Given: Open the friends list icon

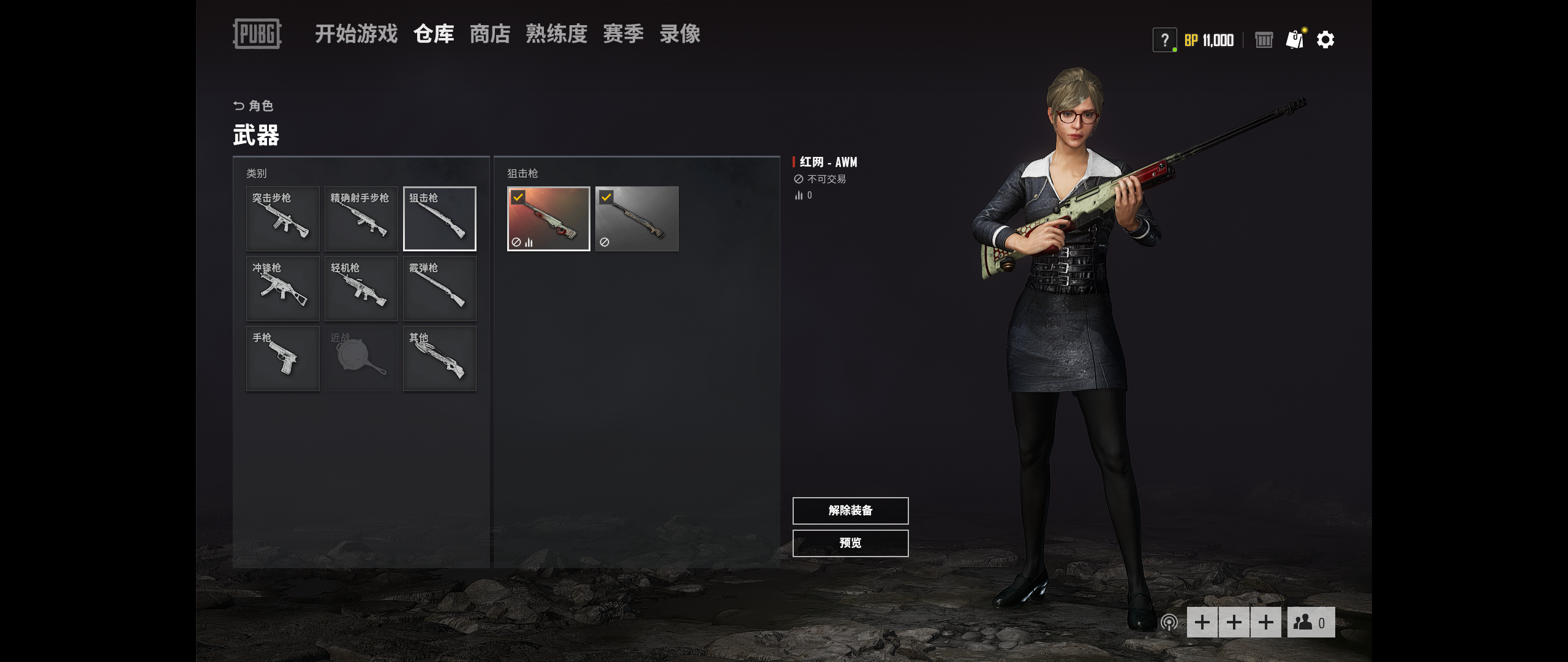Looking at the screenshot, I should pyautogui.click(x=1310, y=623).
